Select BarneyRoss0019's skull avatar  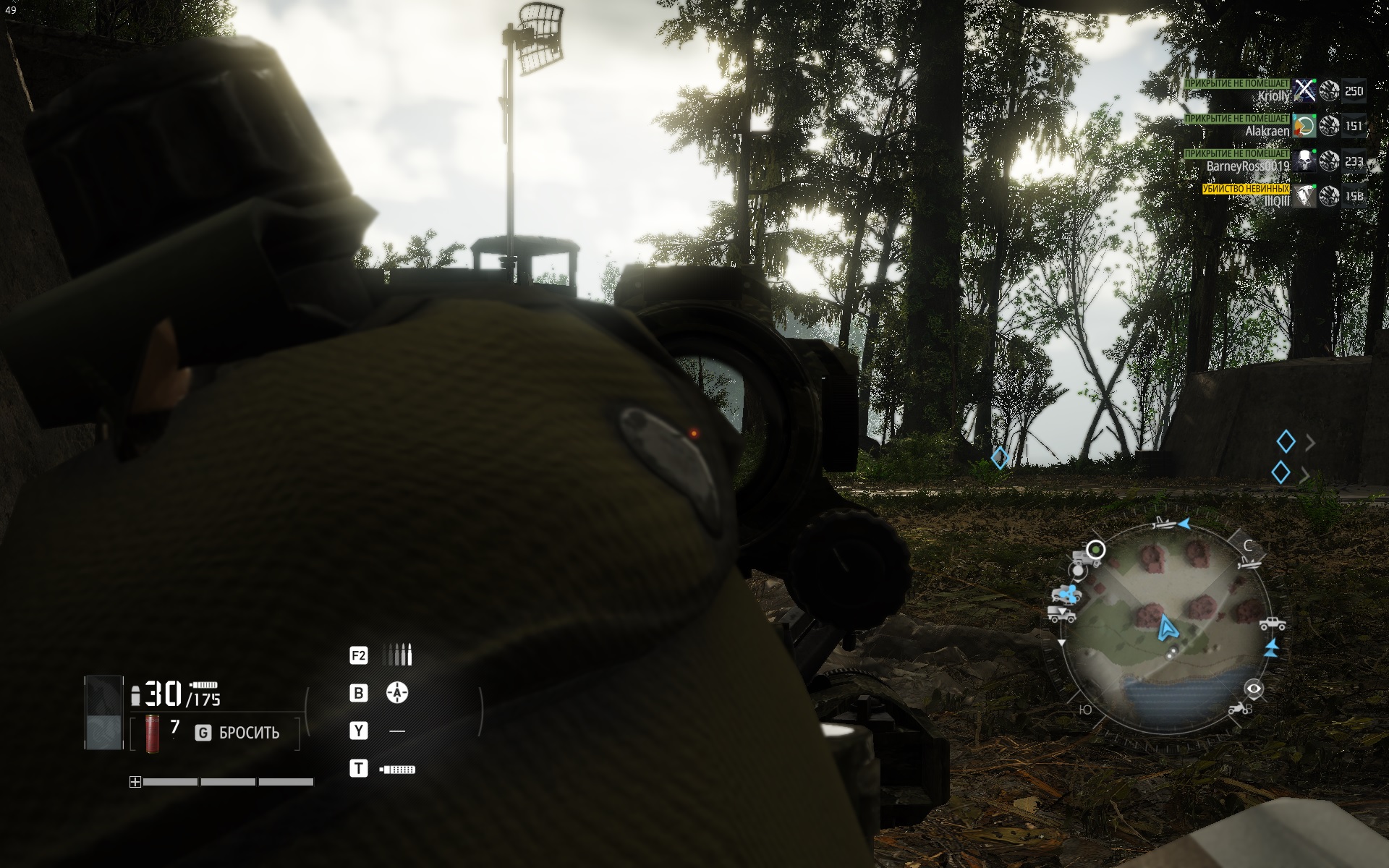(x=1304, y=161)
